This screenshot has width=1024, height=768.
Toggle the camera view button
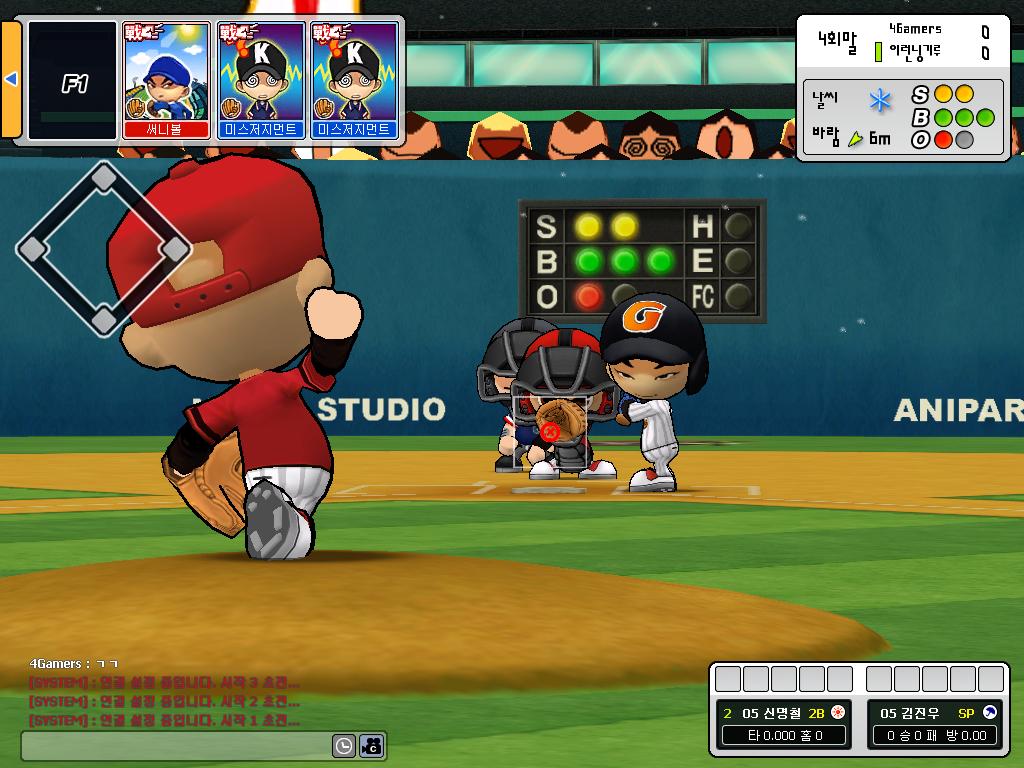(x=372, y=745)
